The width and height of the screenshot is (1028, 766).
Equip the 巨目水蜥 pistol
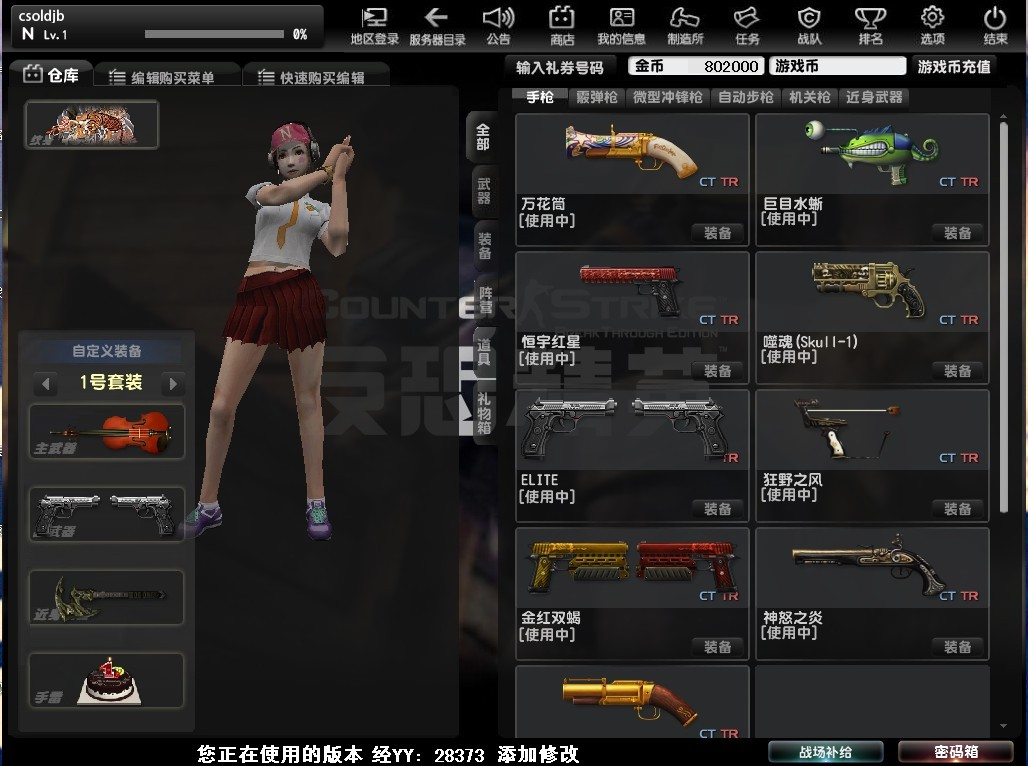[x=957, y=233]
